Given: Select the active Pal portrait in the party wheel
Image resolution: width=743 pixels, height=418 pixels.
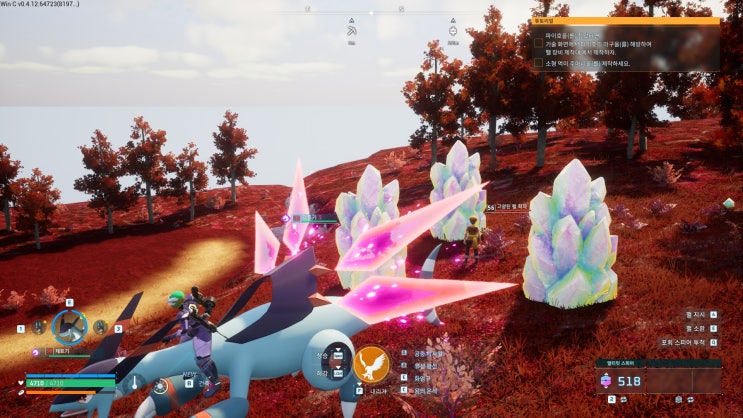Looking at the screenshot, I should click(69, 327).
